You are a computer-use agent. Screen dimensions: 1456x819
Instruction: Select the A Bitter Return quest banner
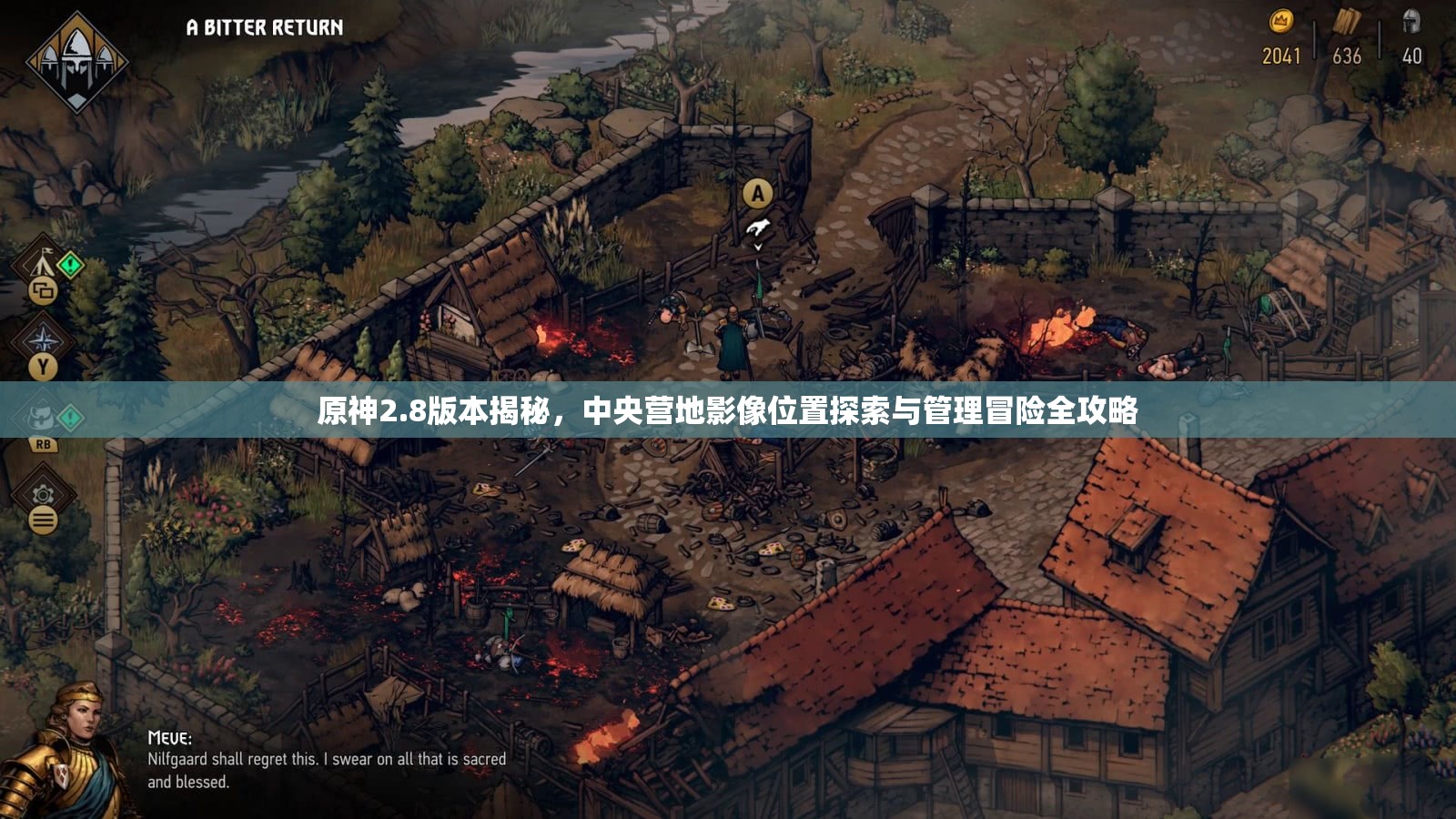pyautogui.click(x=263, y=25)
